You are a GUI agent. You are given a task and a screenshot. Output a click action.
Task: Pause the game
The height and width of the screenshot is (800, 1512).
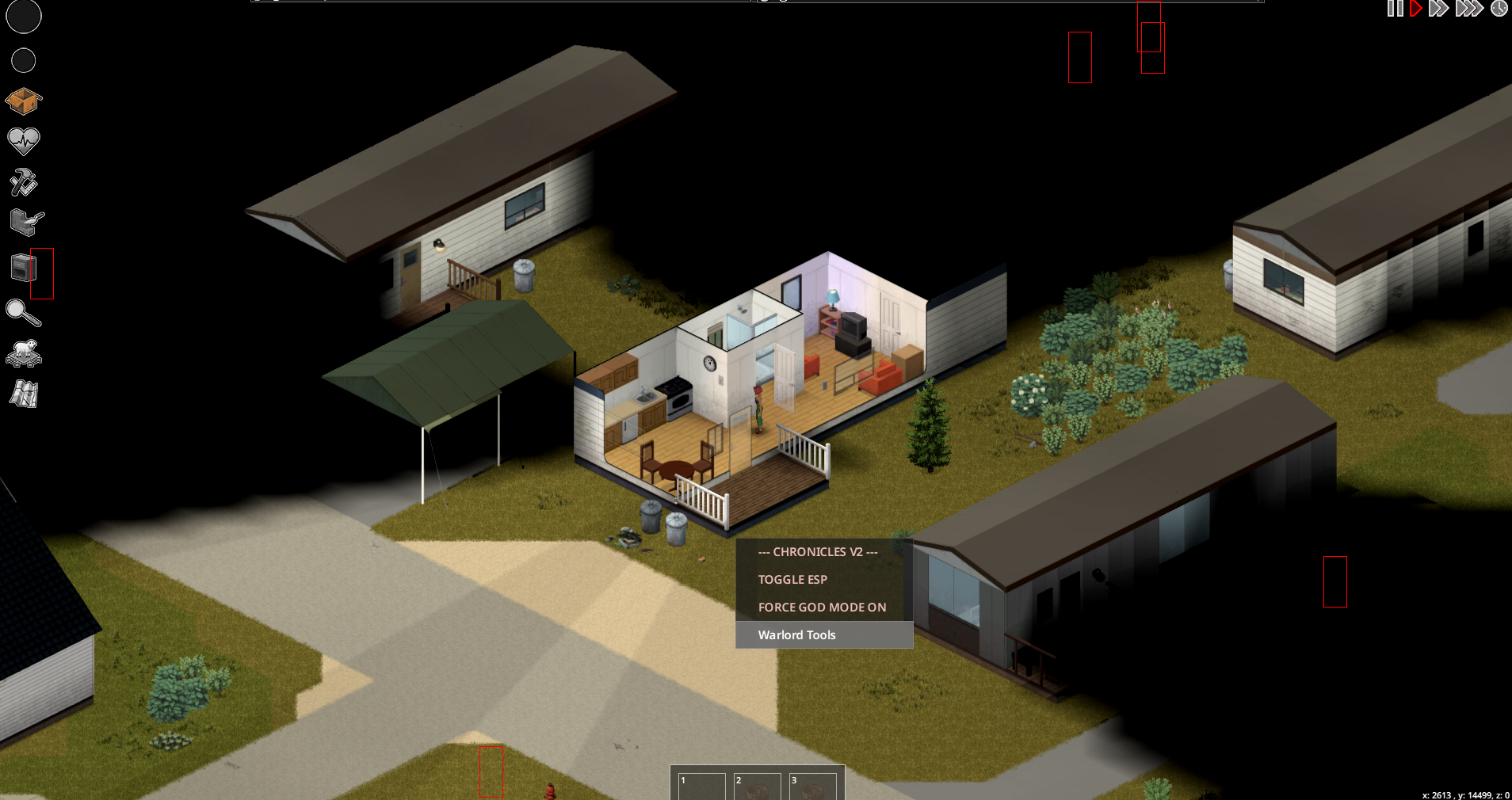(1395, 9)
